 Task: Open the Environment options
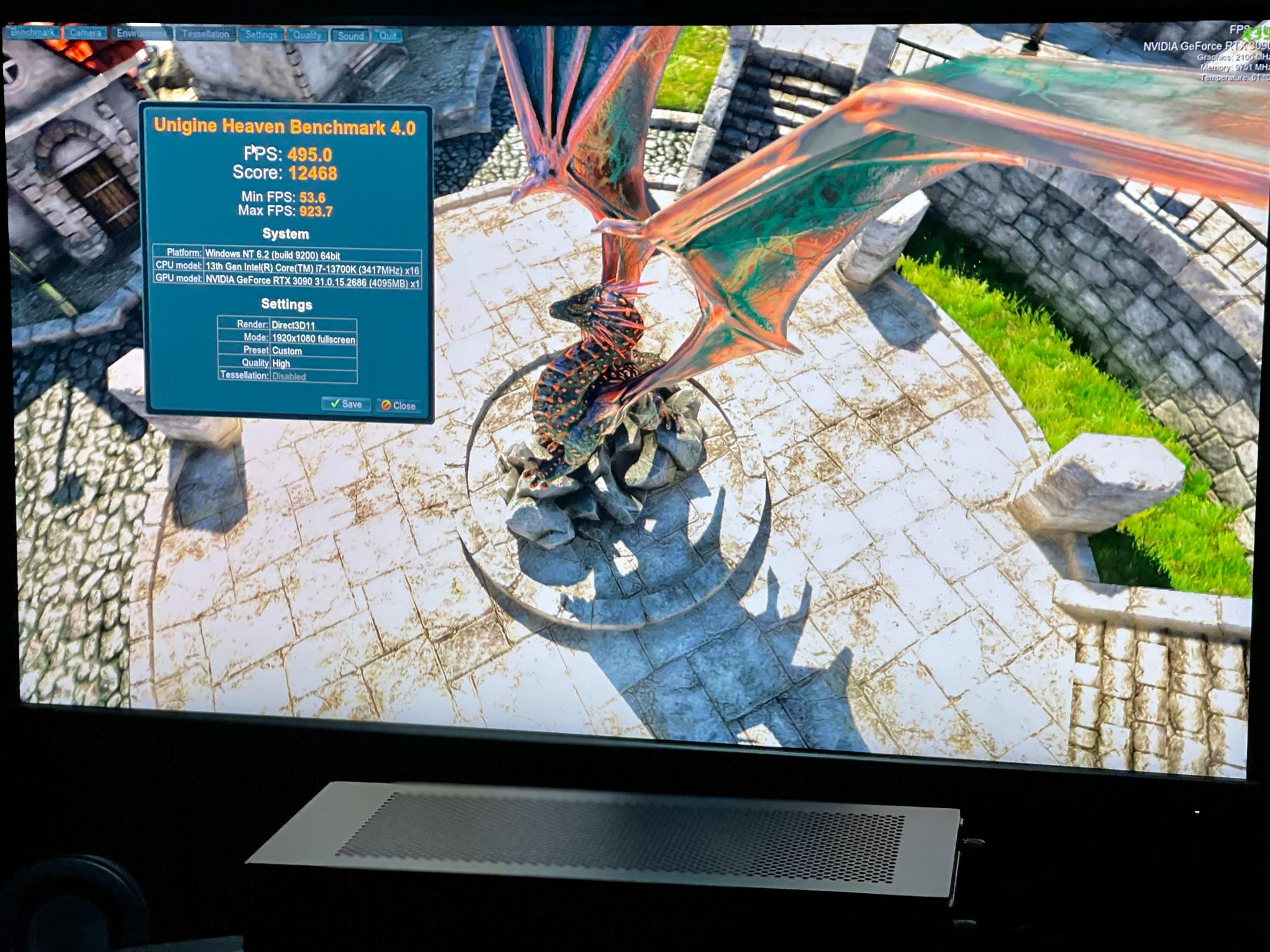141,33
